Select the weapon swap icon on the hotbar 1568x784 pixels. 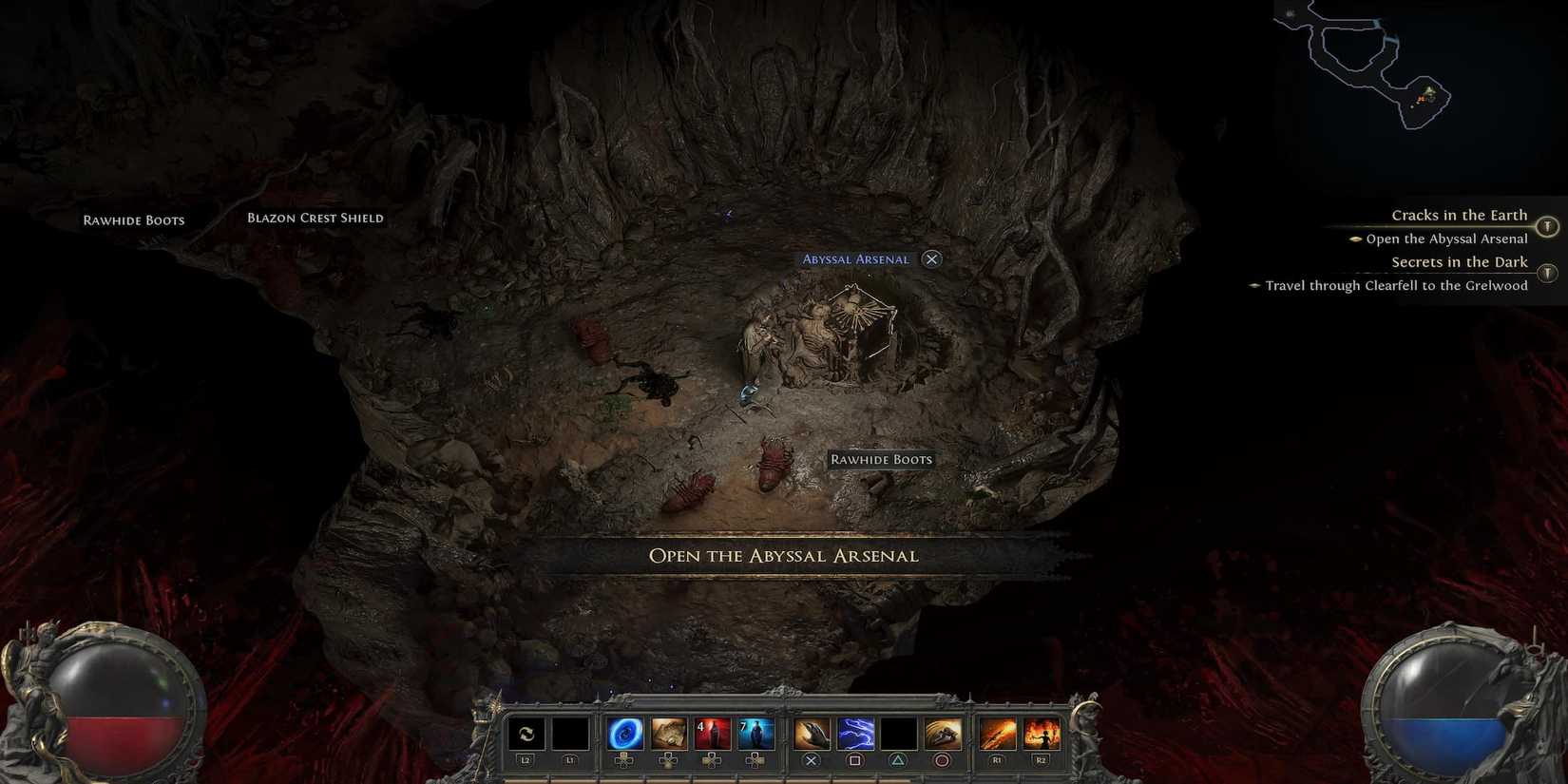coord(526,733)
